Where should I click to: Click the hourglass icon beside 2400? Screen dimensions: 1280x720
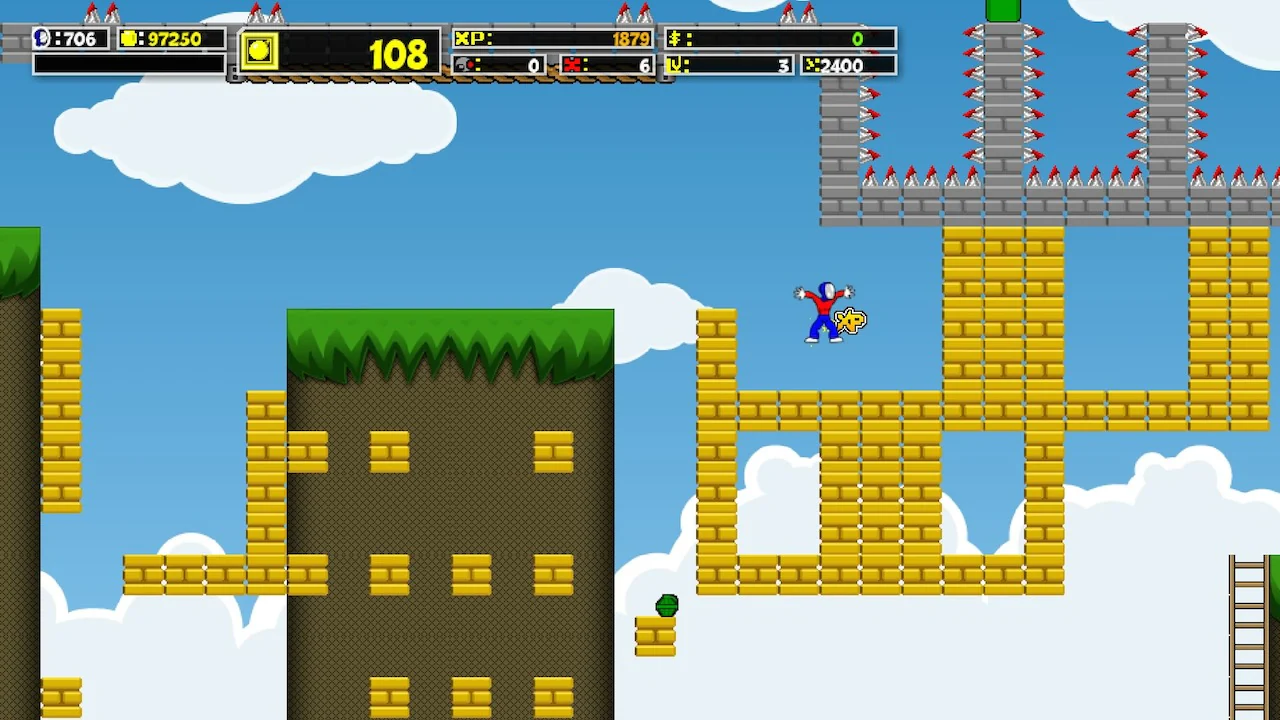coord(812,65)
